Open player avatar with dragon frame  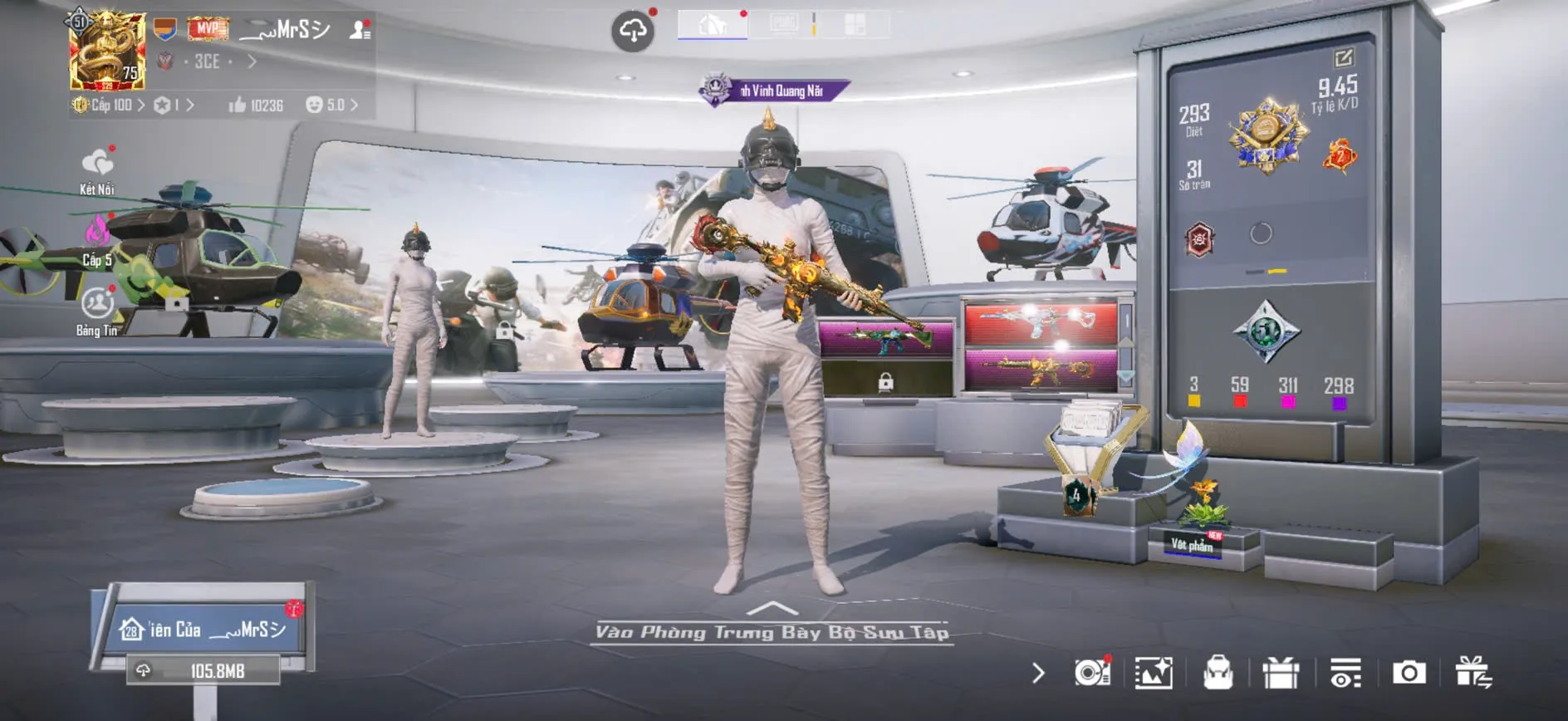tap(107, 51)
